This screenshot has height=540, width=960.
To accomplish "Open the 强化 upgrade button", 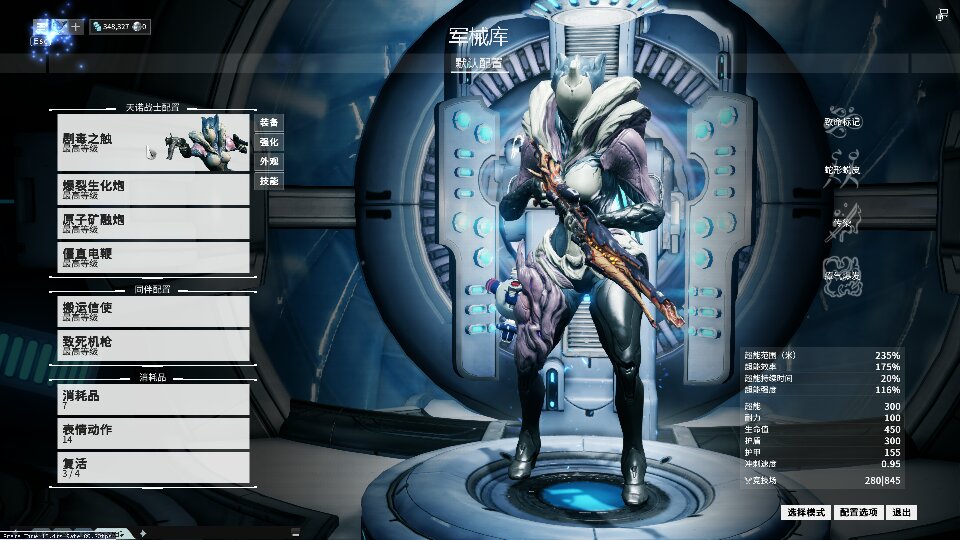I will 269,142.
